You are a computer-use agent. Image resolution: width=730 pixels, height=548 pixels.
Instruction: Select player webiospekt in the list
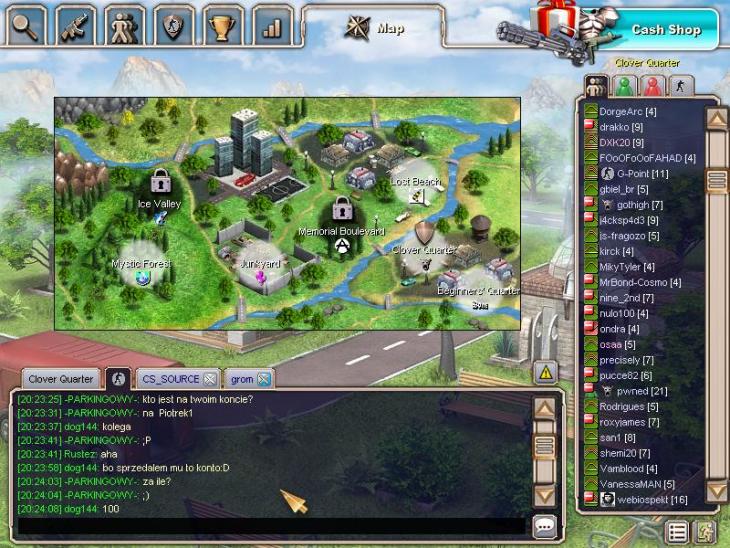[651, 499]
